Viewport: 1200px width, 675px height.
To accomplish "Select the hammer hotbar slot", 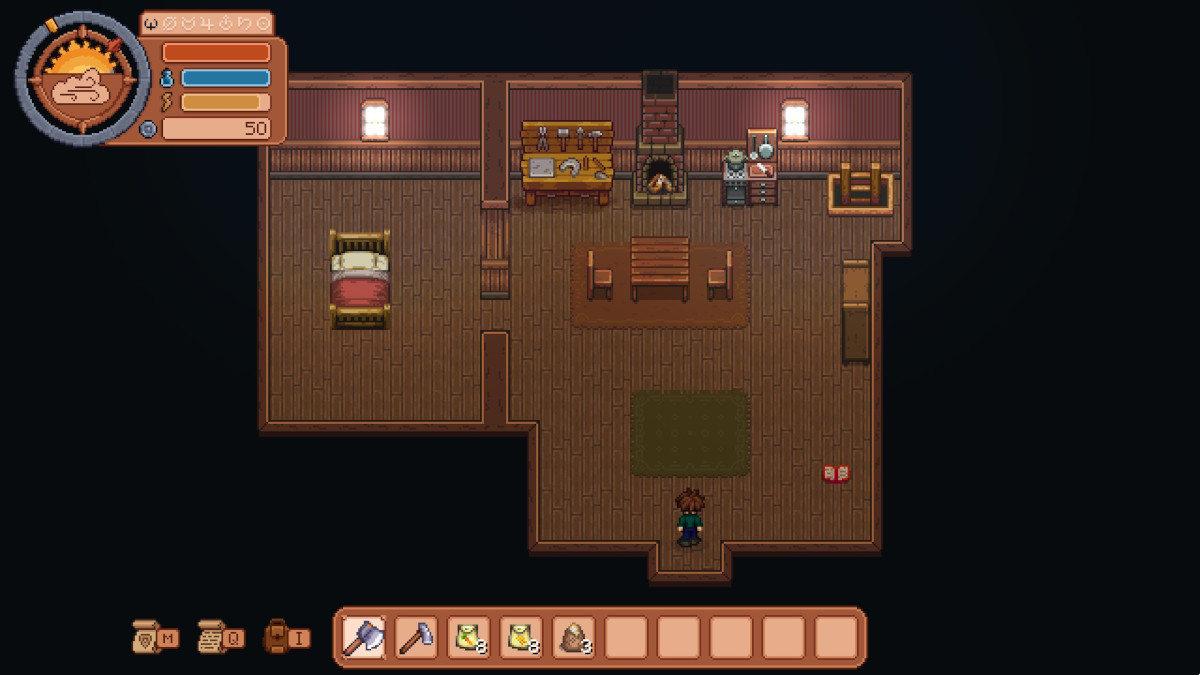I will point(416,637).
